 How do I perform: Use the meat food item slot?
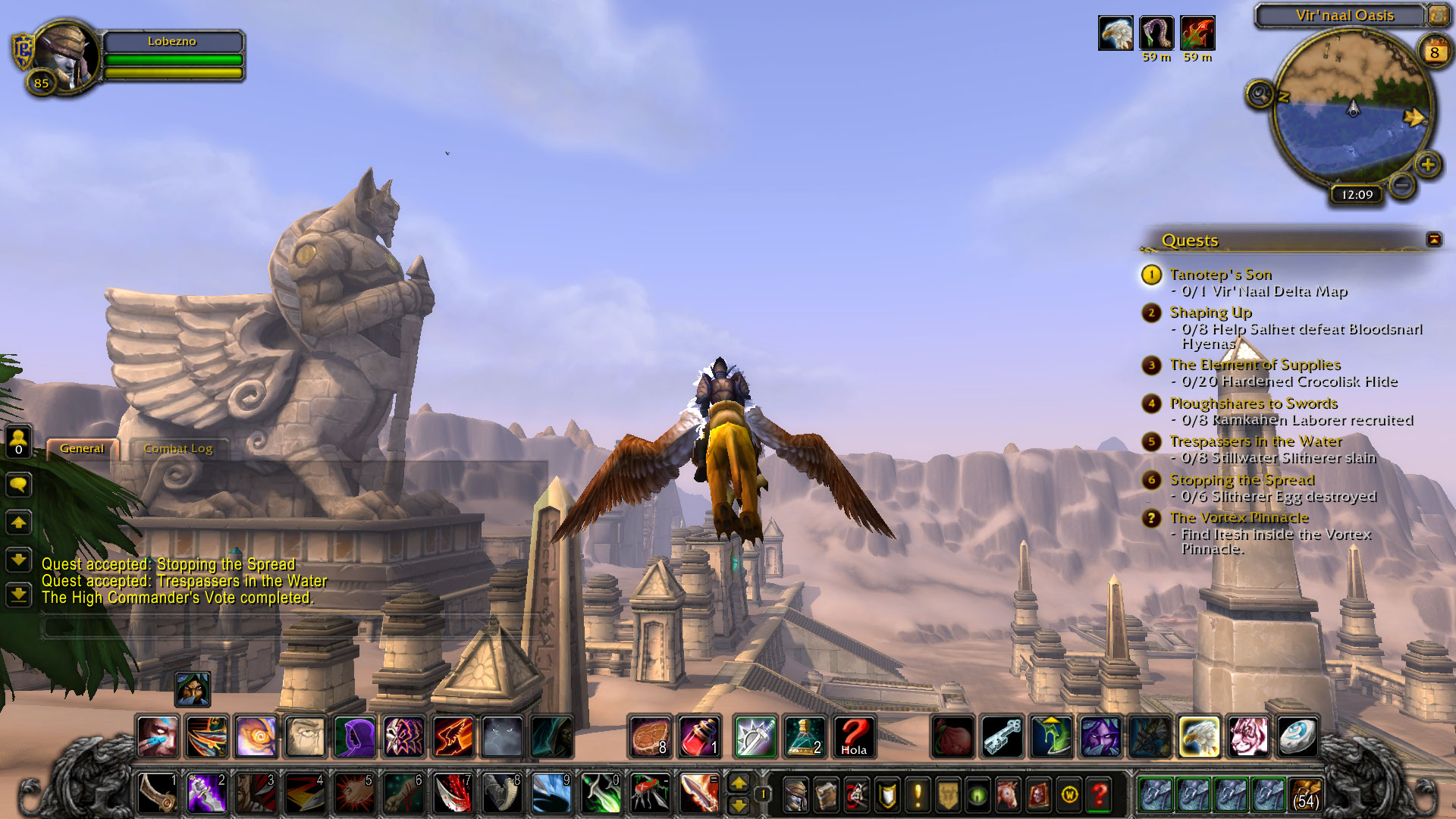pos(651,737)
